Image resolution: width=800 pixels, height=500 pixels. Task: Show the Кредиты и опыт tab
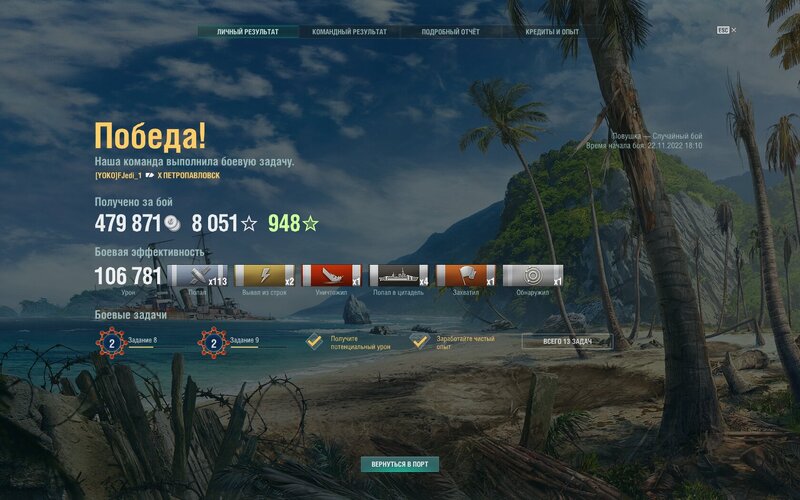[552, 32]
